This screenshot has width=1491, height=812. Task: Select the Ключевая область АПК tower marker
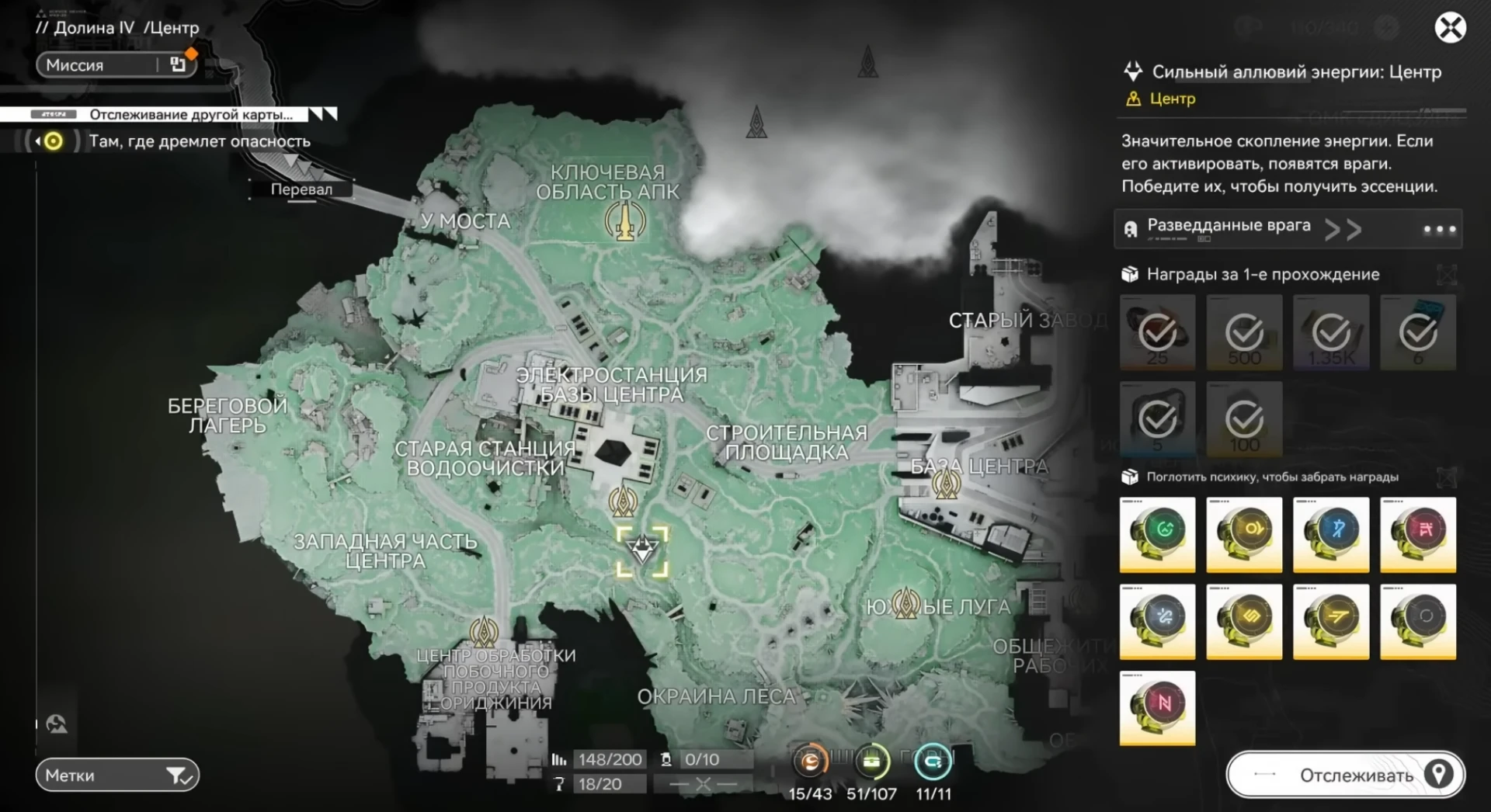point(625,221)
